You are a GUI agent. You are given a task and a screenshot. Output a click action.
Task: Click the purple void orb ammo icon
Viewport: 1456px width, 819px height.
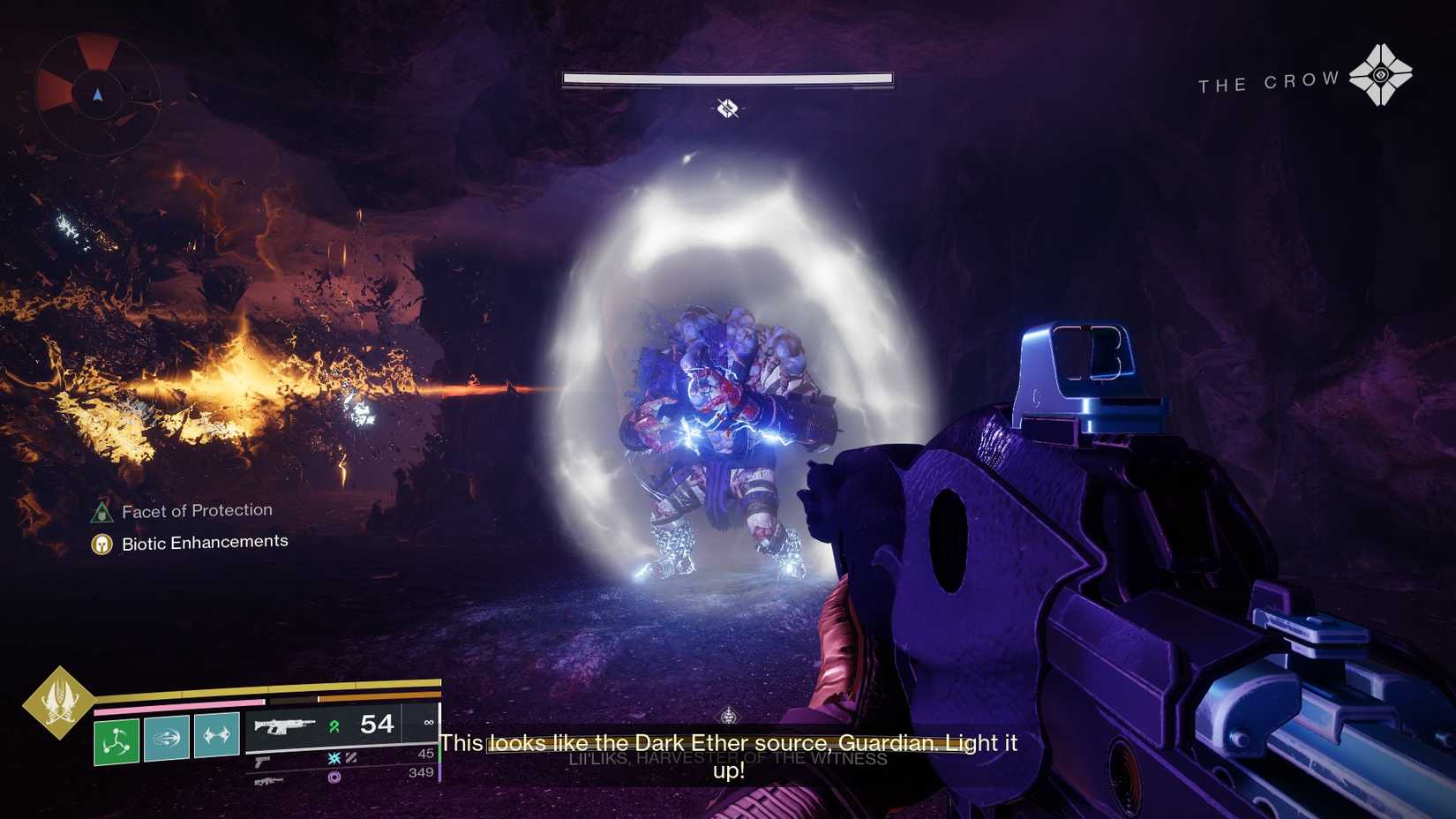[334, 778]
